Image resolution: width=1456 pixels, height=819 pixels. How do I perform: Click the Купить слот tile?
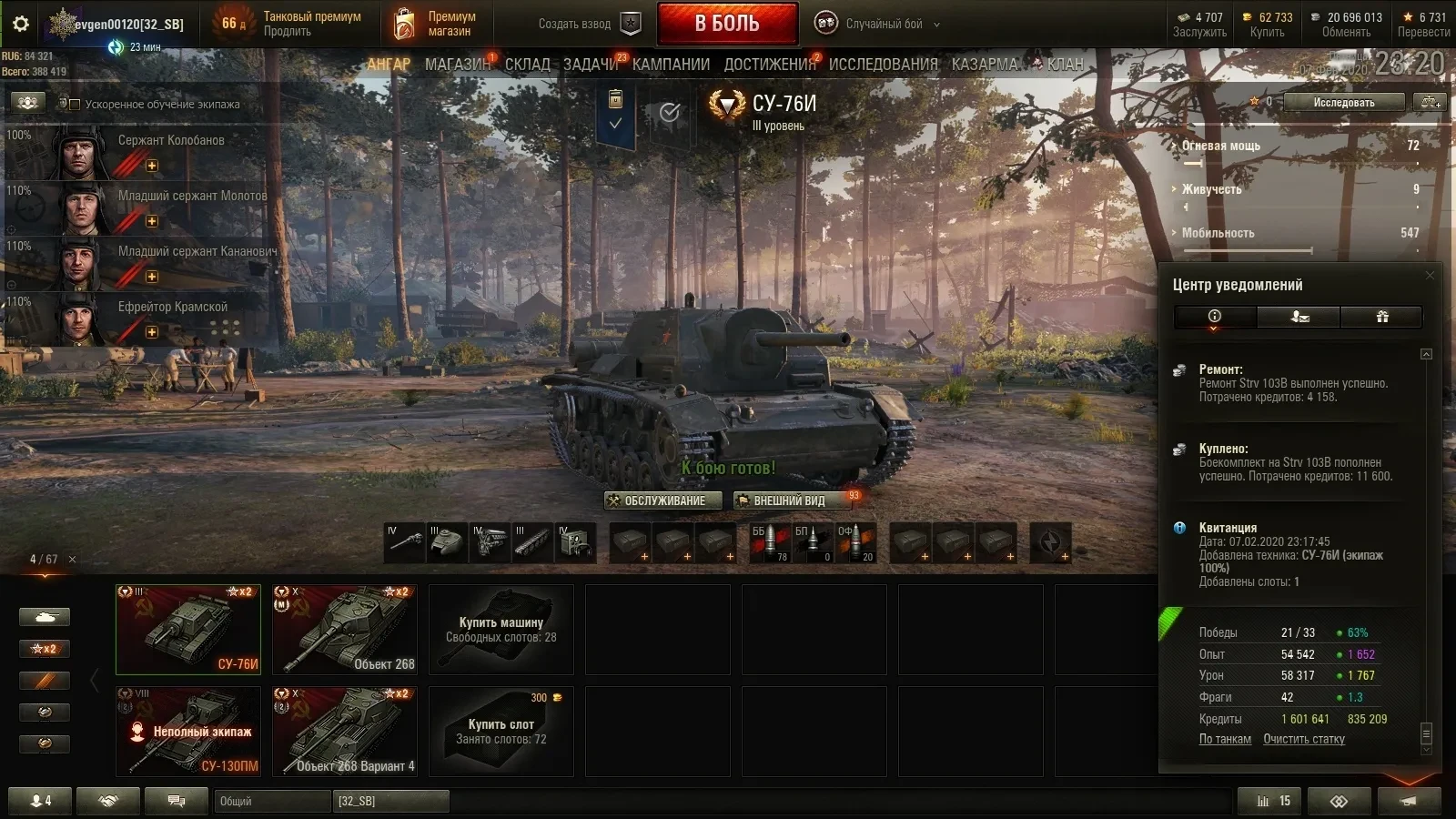501,731
